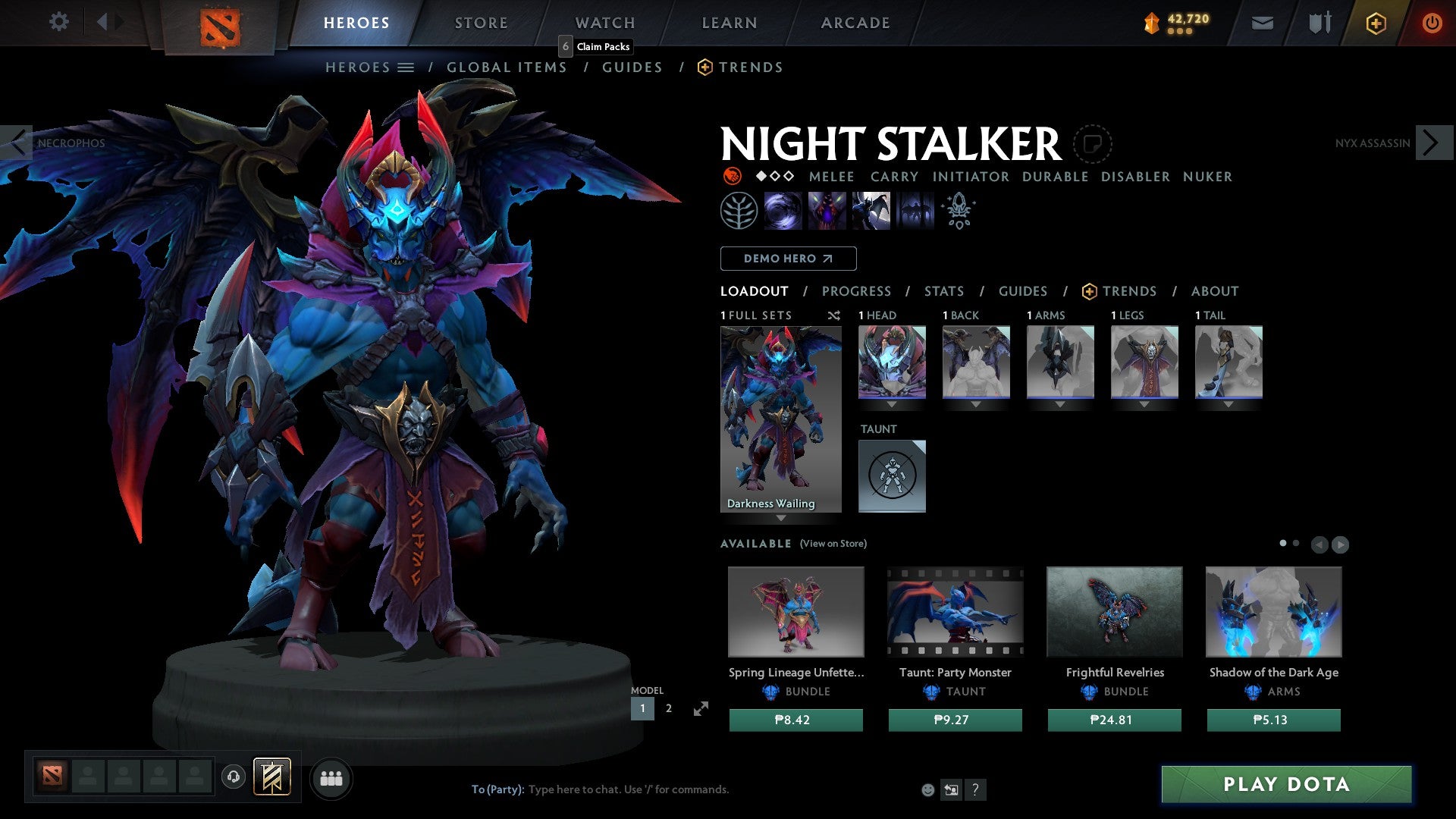Toggle the shuffle icon next to Full Sets
1456x819 pixels.
tap(833, 315)
